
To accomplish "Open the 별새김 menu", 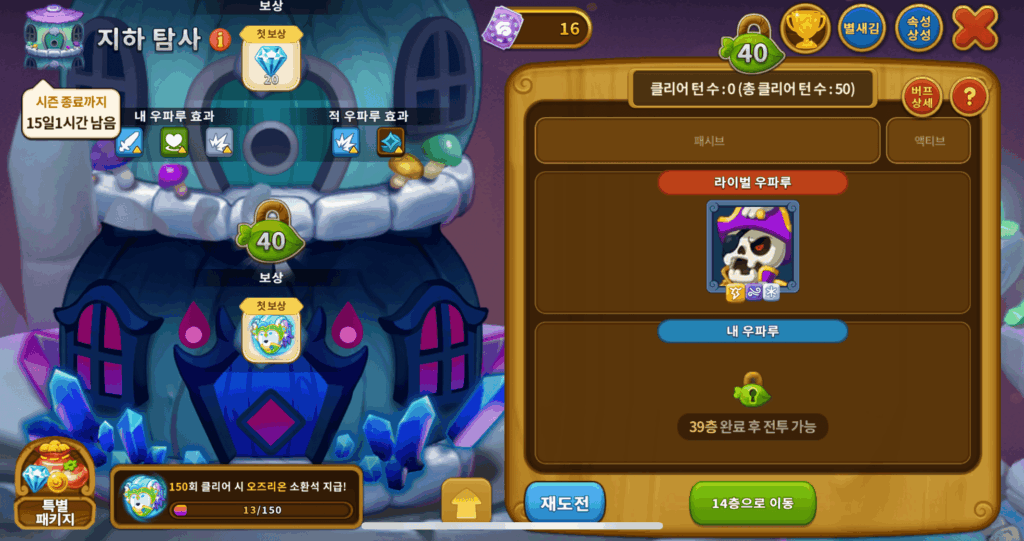I will [861, 28].
